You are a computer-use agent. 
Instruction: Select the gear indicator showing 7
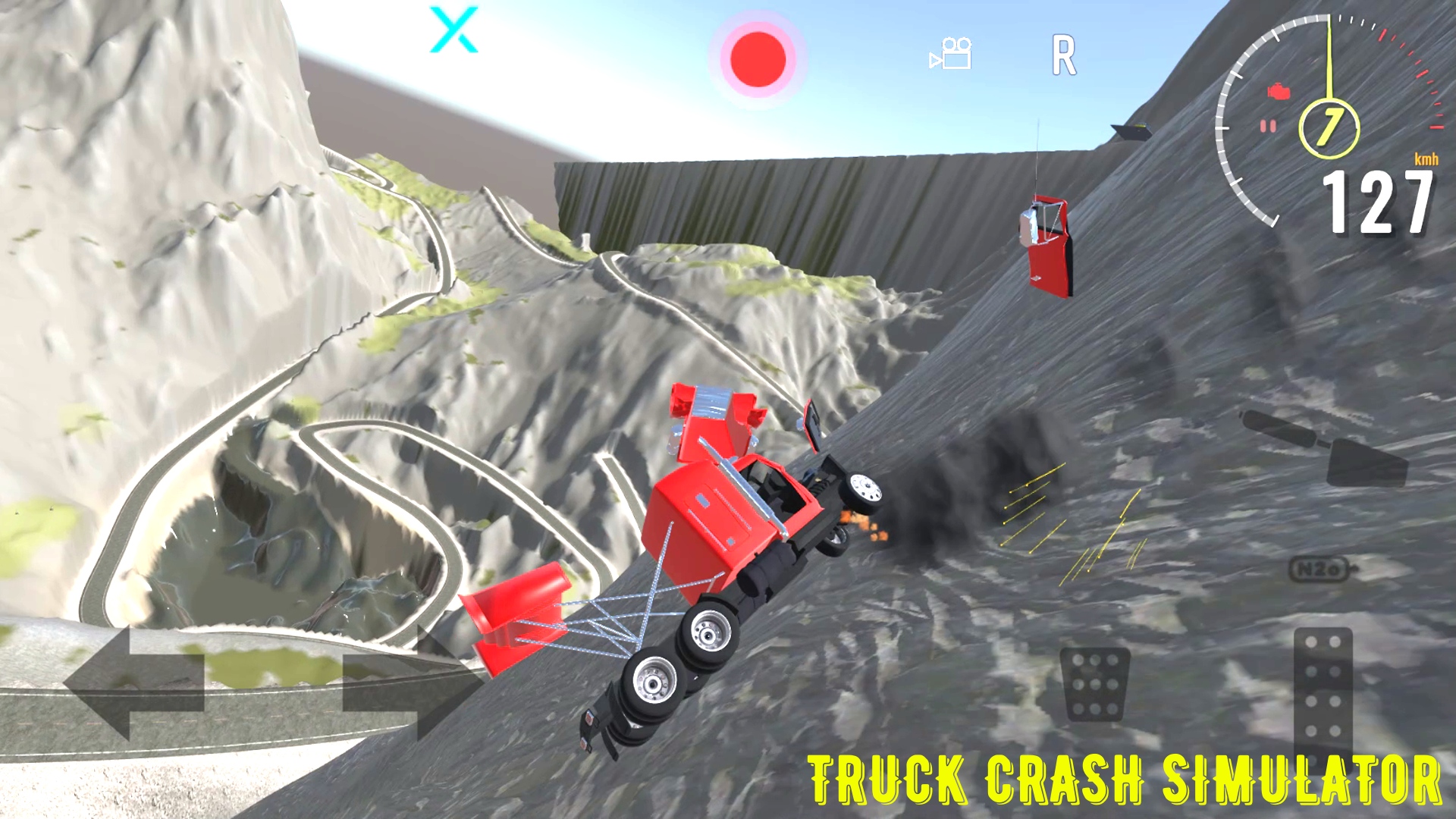pyautogui.click(x=1329, y=127)
